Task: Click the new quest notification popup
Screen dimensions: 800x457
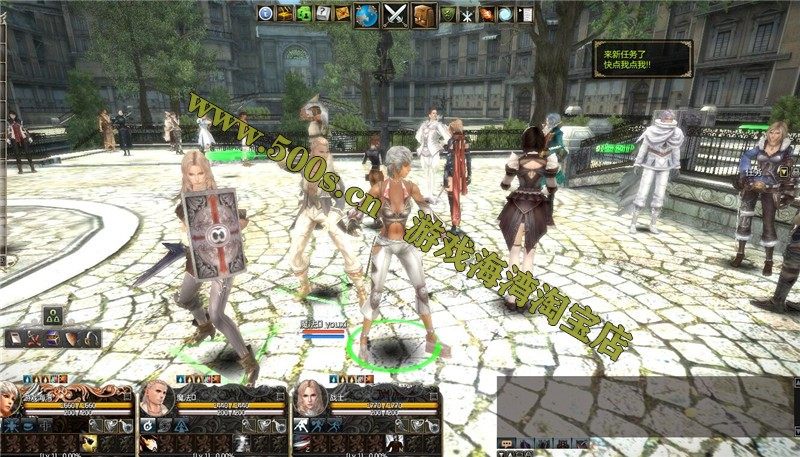Action: tap(641, 58)
